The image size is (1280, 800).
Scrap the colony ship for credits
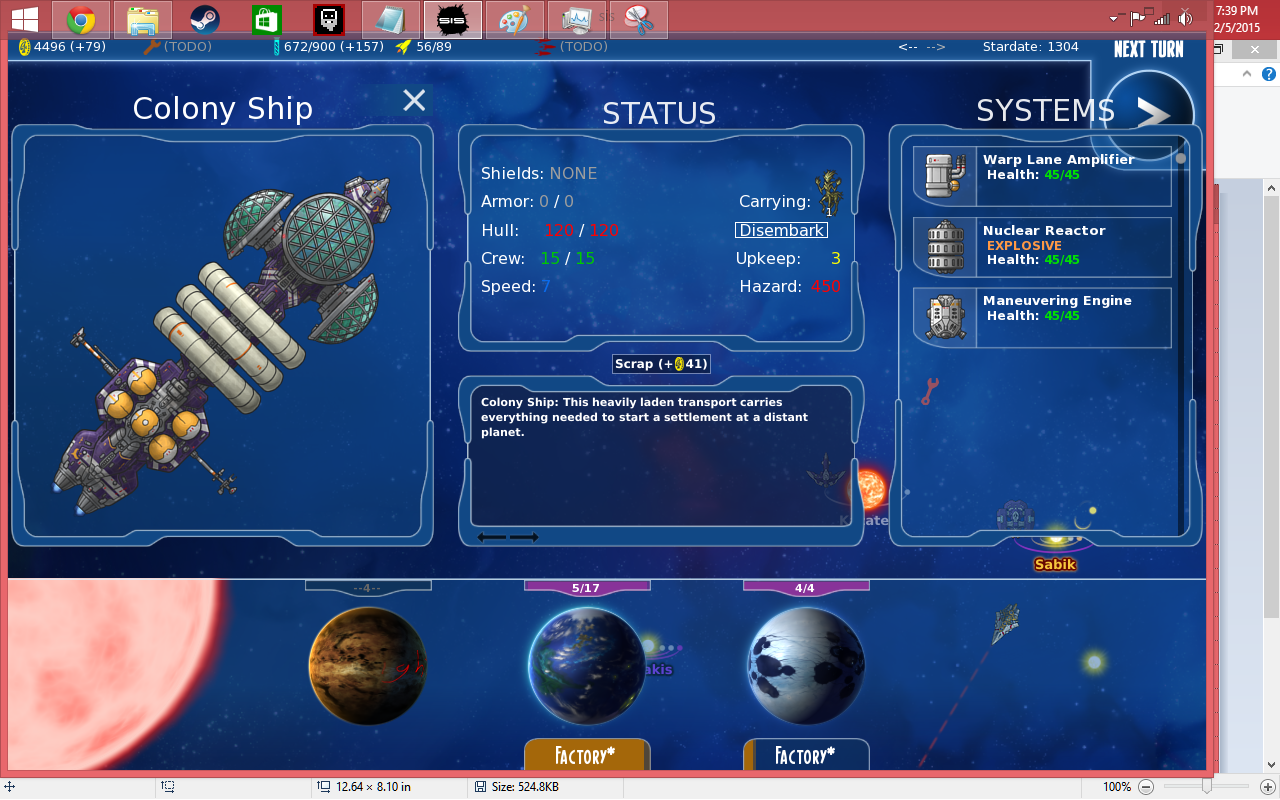(x=661, y=364)
